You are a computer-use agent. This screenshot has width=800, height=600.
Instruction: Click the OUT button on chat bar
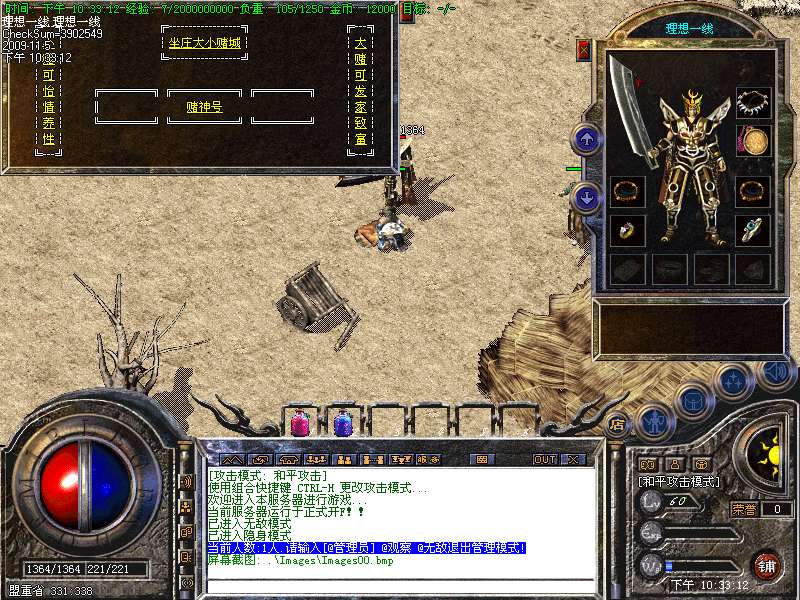544,459
